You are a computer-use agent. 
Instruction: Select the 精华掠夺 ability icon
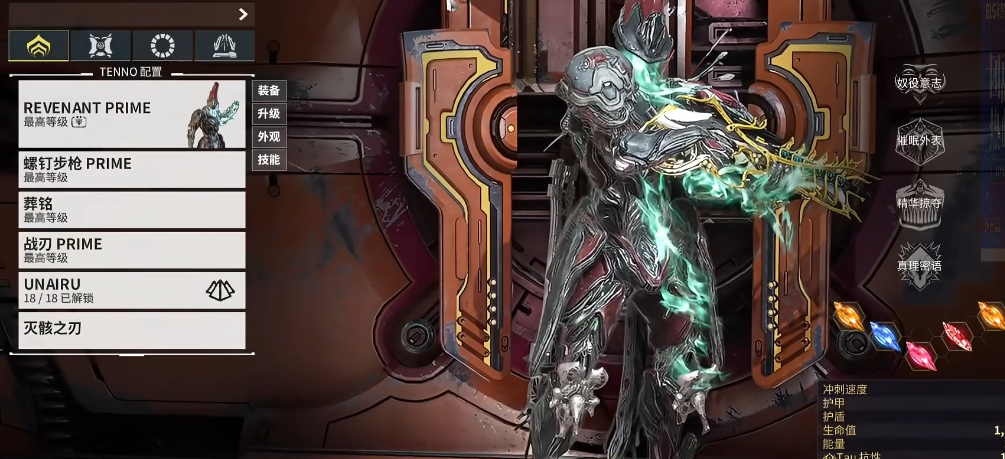click(920, 203)
